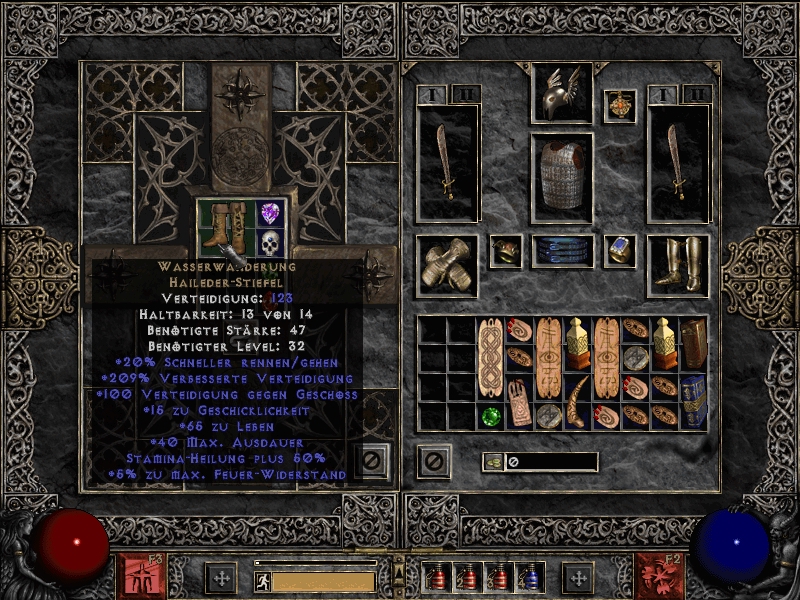The height and width of the screenshot is (600, 800).
Task: Select the purple amethyst gem in the cube
Action: click(270, 213)
